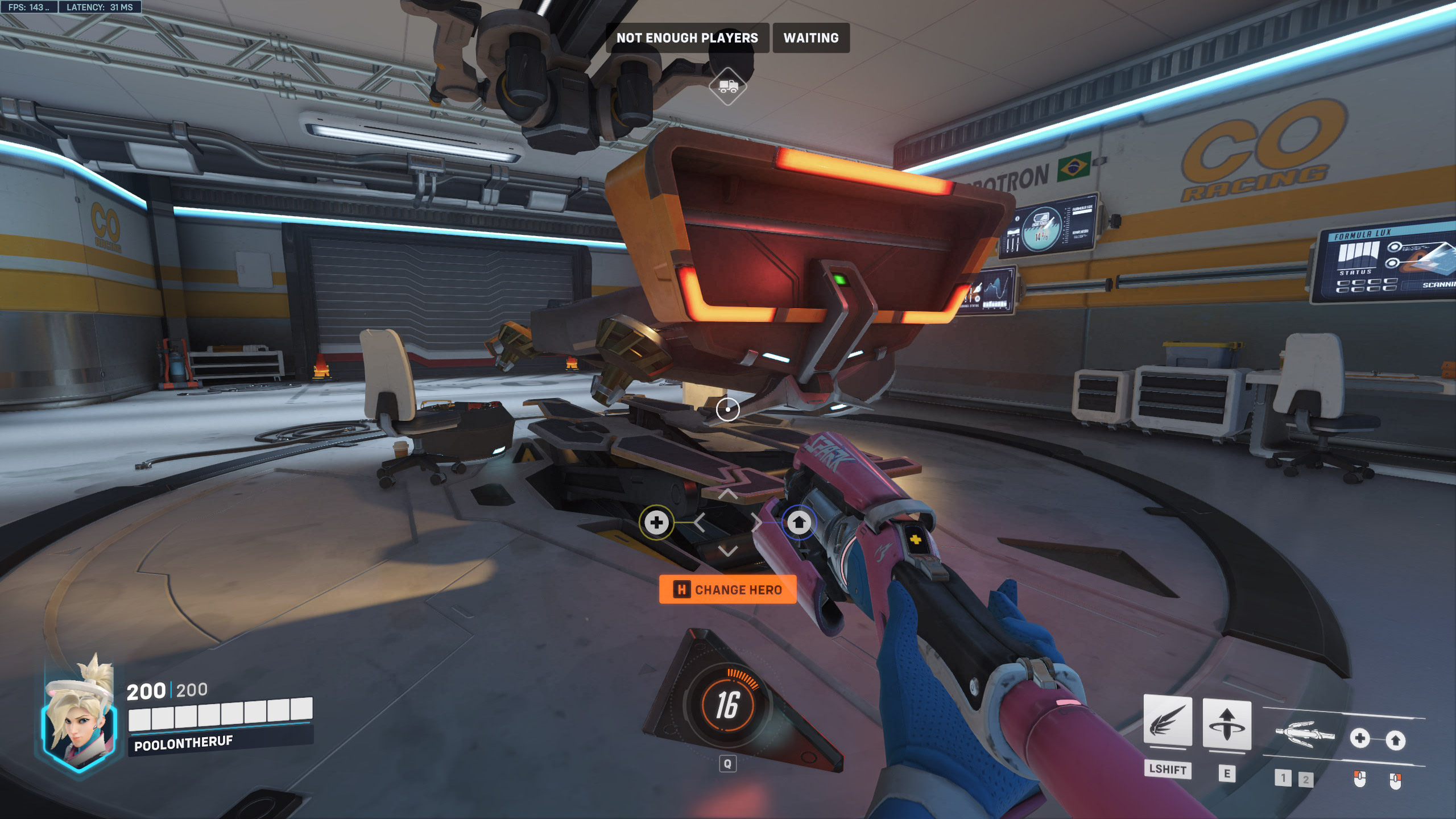Click the blue damage boost indicator by the crosshair
This screenshot has width=1456, height=819.
(799, 522)
